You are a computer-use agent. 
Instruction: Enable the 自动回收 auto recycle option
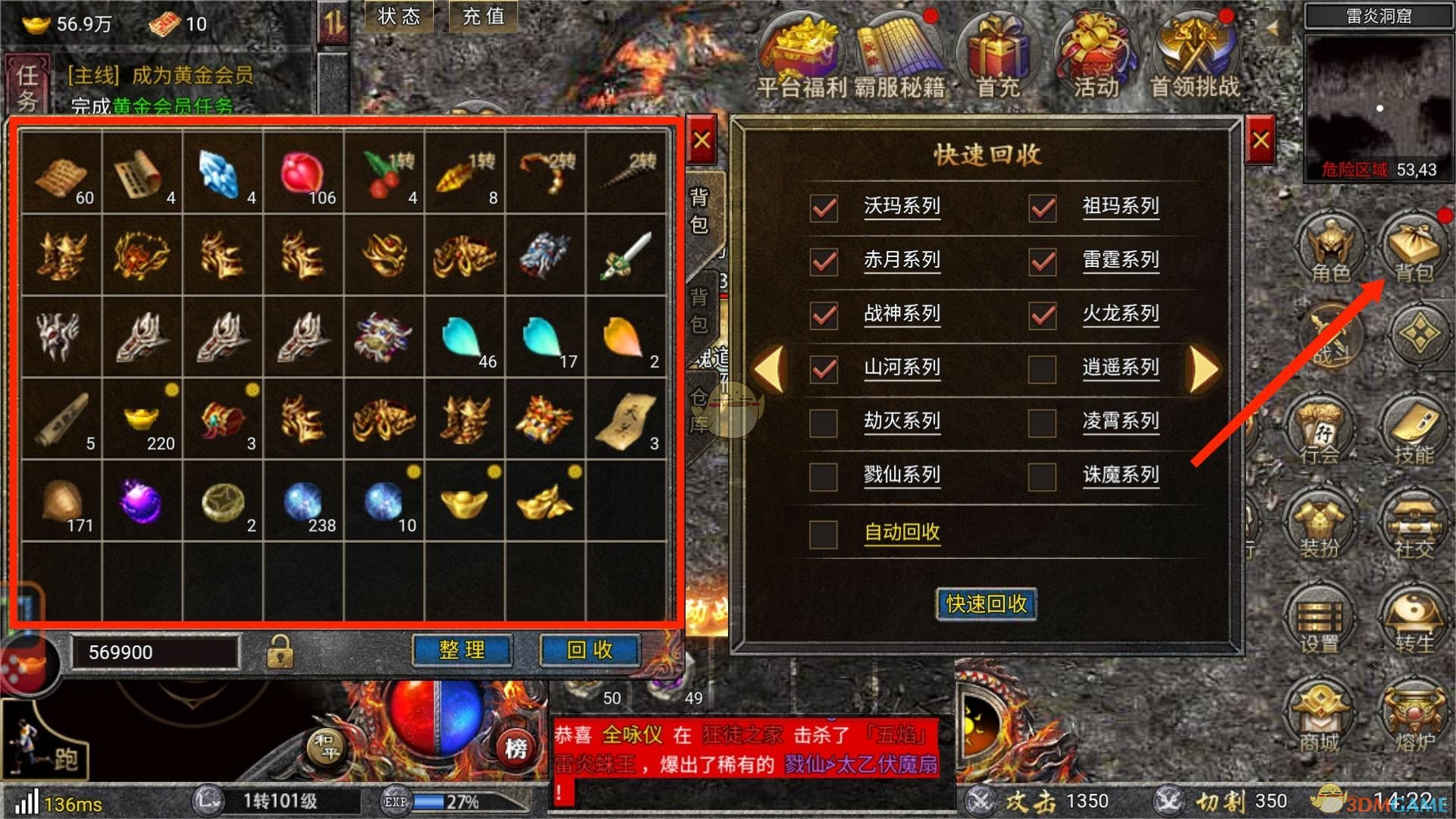823,533
